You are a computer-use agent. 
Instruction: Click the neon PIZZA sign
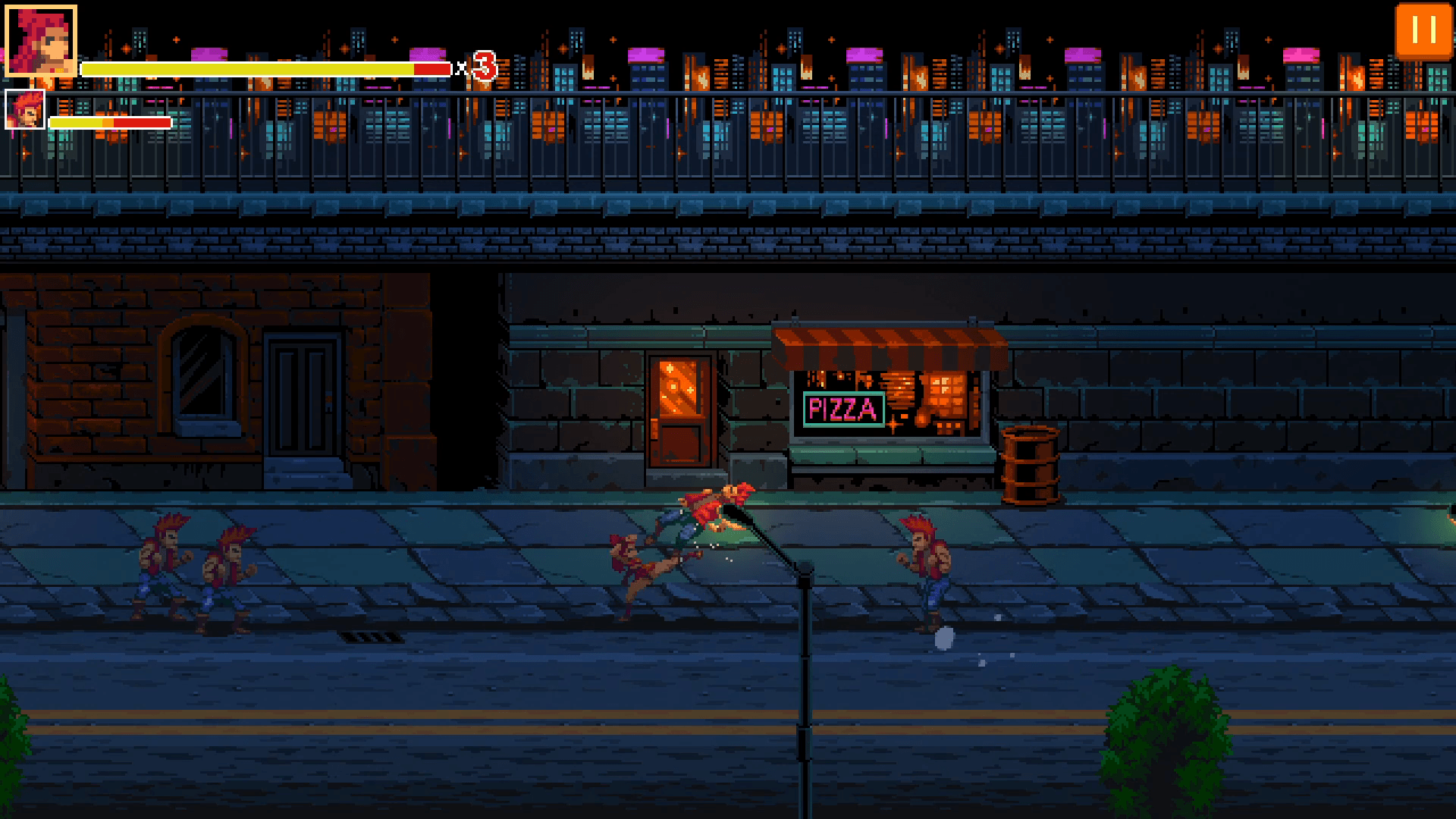pyautogui.click(x=843, y=409)
